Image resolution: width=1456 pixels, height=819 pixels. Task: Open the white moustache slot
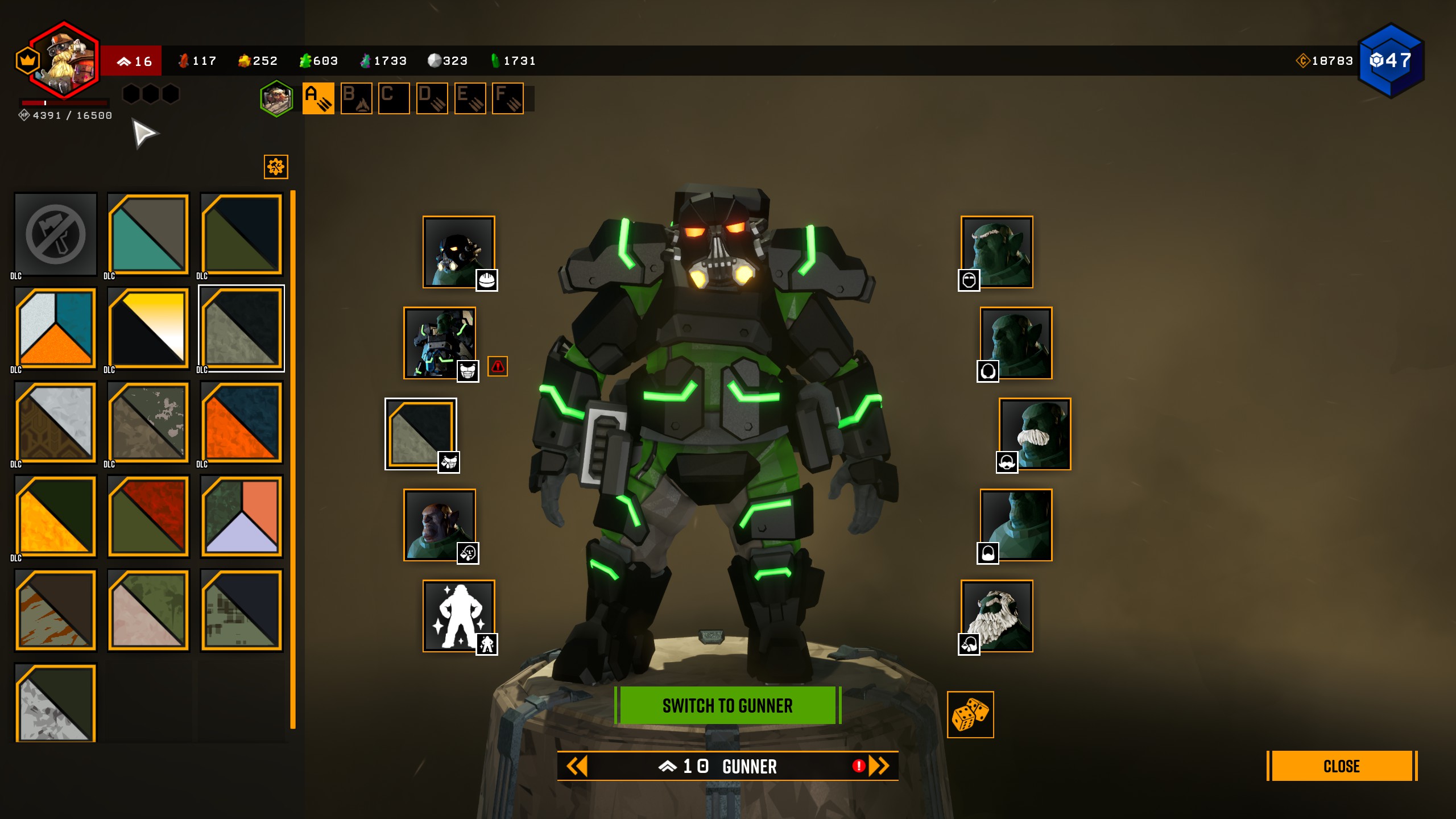(x=1035, y=434)
